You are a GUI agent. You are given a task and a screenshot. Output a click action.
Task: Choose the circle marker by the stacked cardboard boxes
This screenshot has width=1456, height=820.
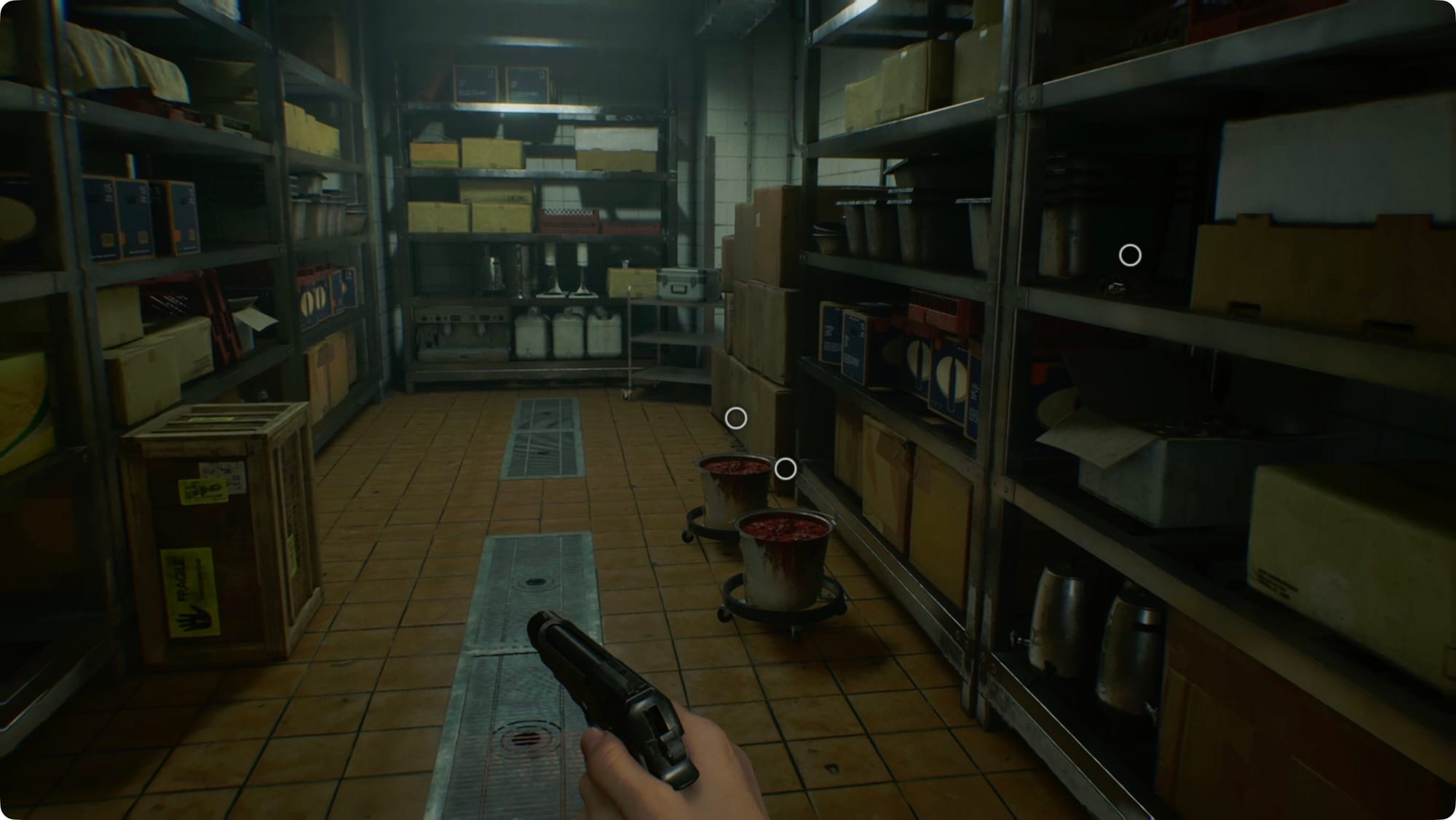[x=736, y=418]
